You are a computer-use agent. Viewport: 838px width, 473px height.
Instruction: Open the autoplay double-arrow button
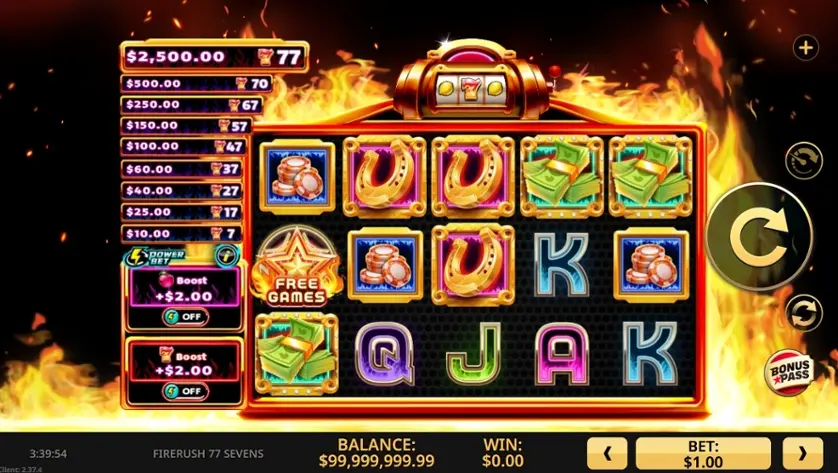[x=803, y=312]
